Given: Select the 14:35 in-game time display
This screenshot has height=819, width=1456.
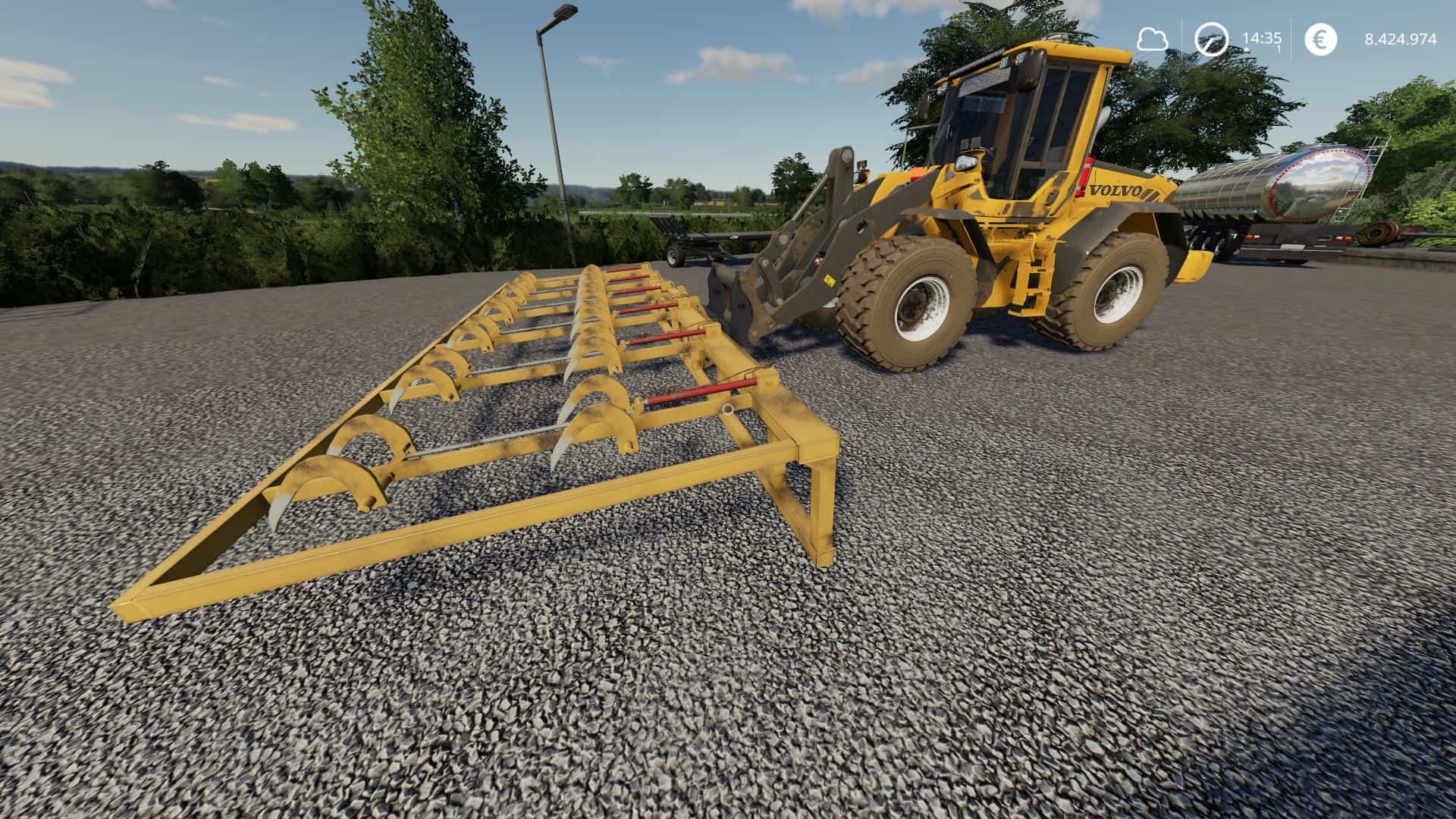Looking at the screenshot, I should [1263, 37].
